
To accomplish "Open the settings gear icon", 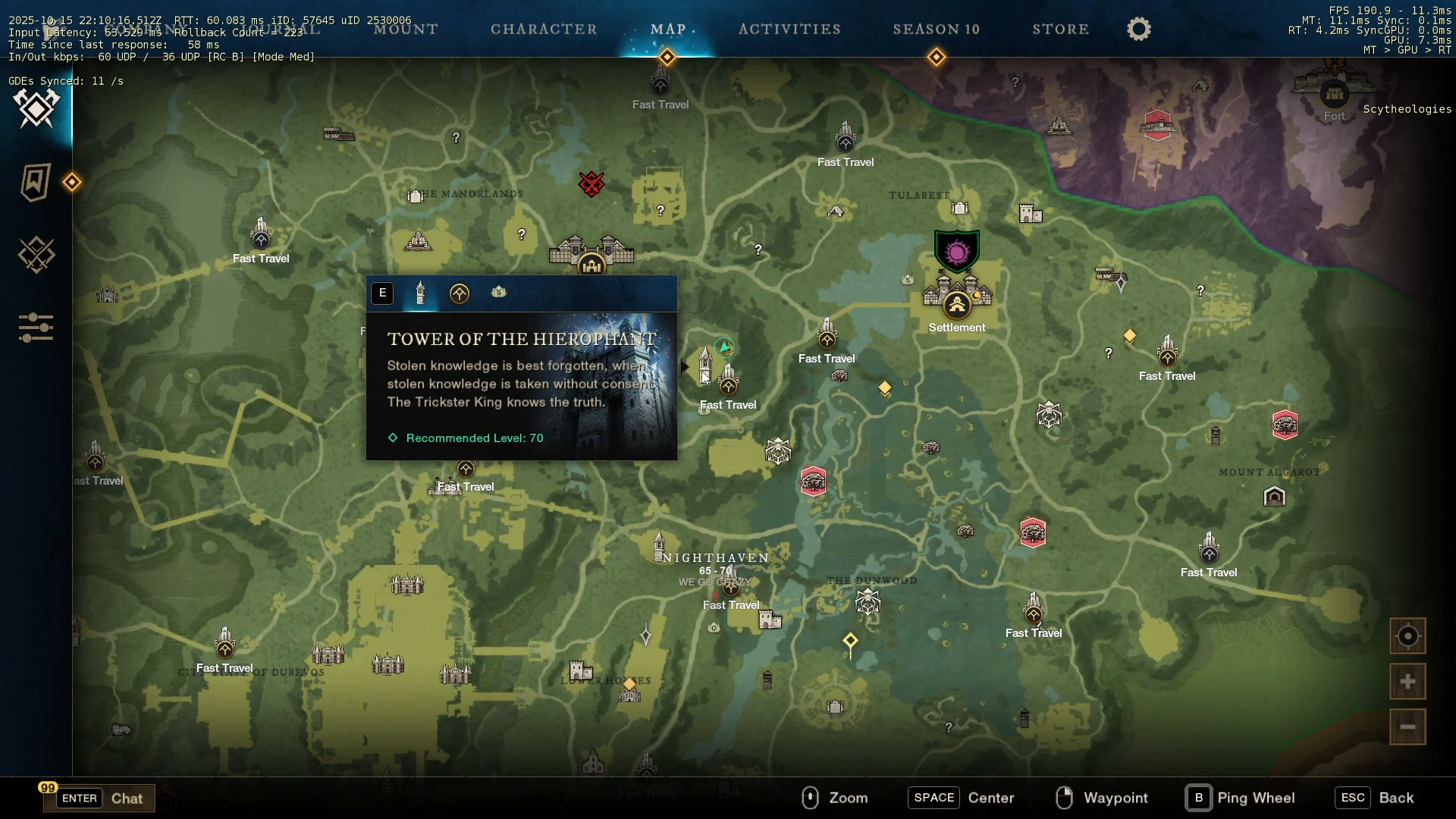I will tap(1138, 30).
